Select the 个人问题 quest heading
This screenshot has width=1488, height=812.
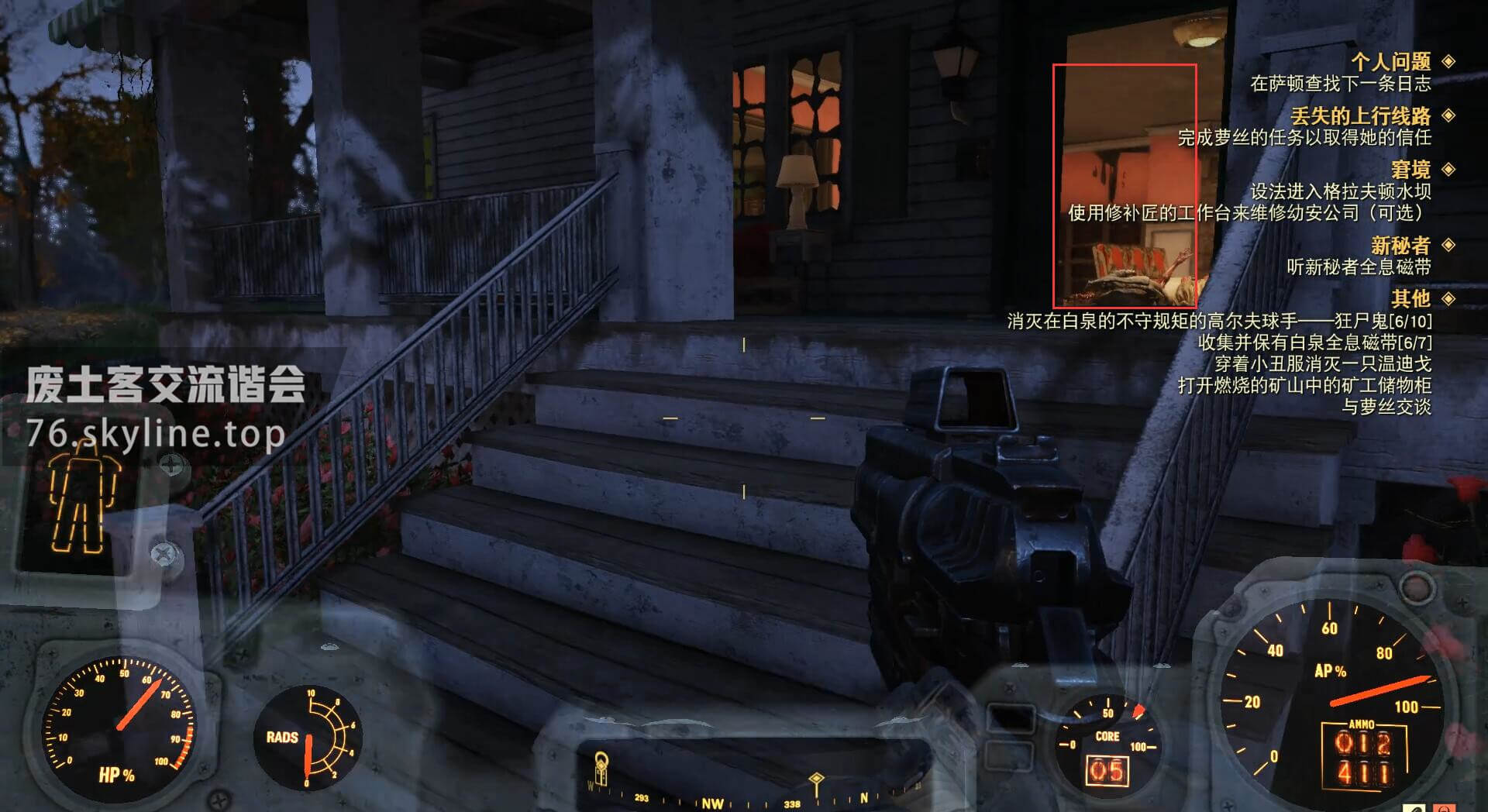point(1390,62)
